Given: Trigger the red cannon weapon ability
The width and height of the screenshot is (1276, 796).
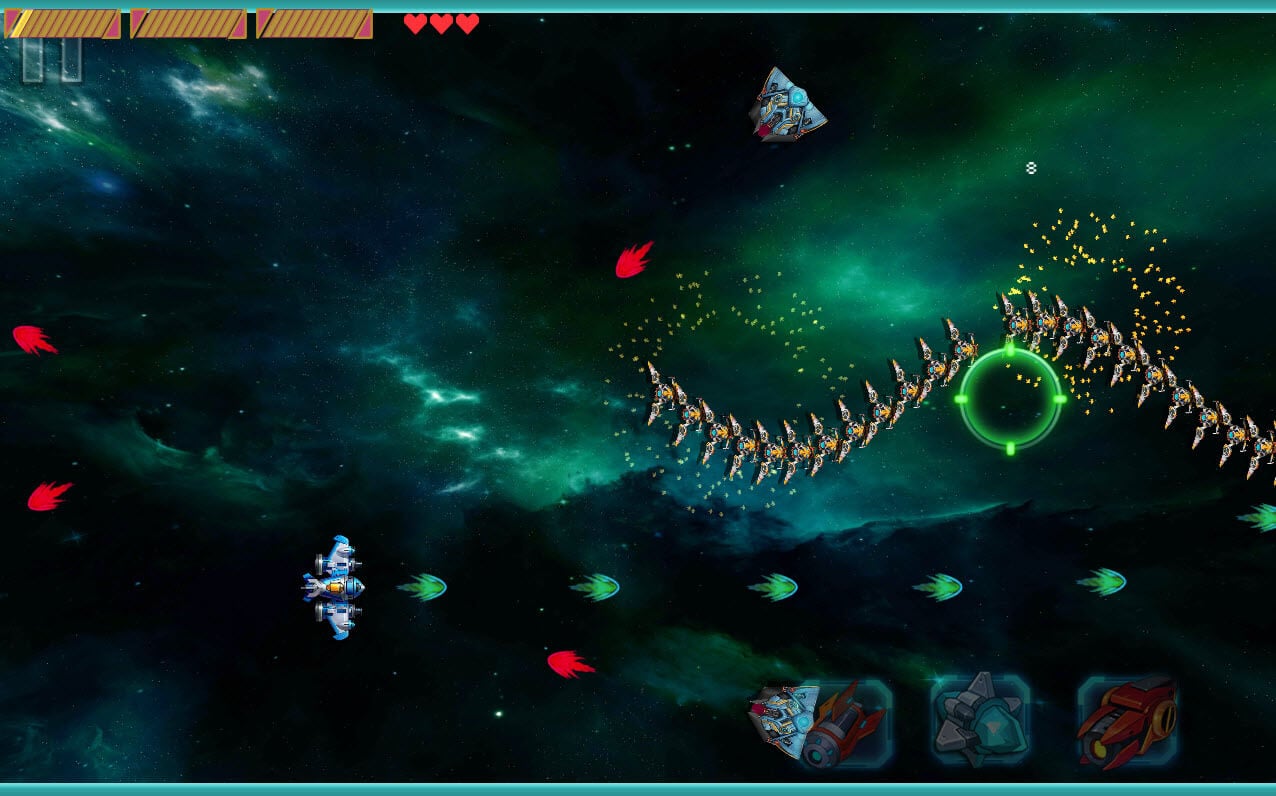Looking at the screenshot, I should point(1126,722).
